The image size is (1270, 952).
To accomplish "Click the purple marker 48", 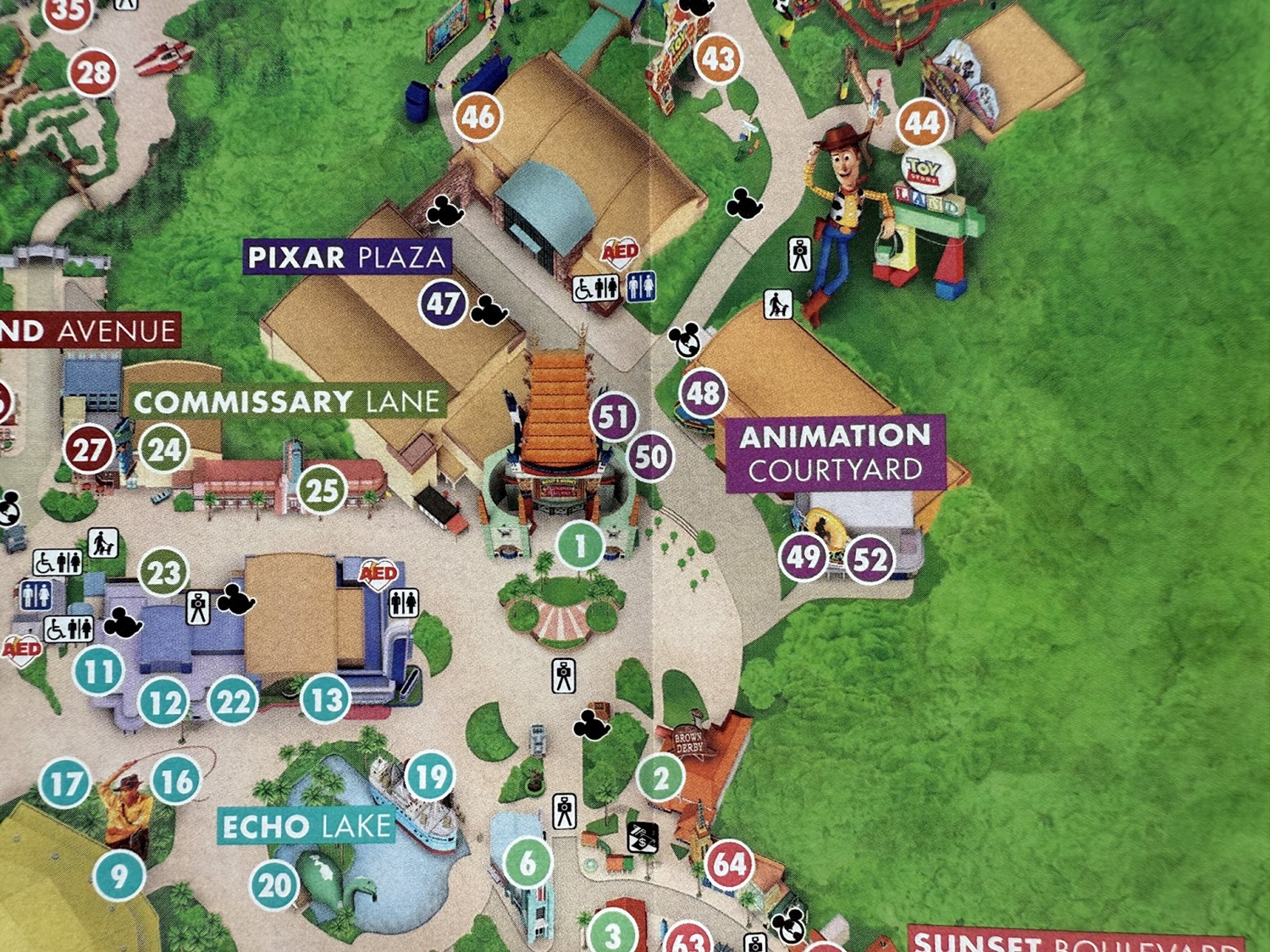I will 703,393.
